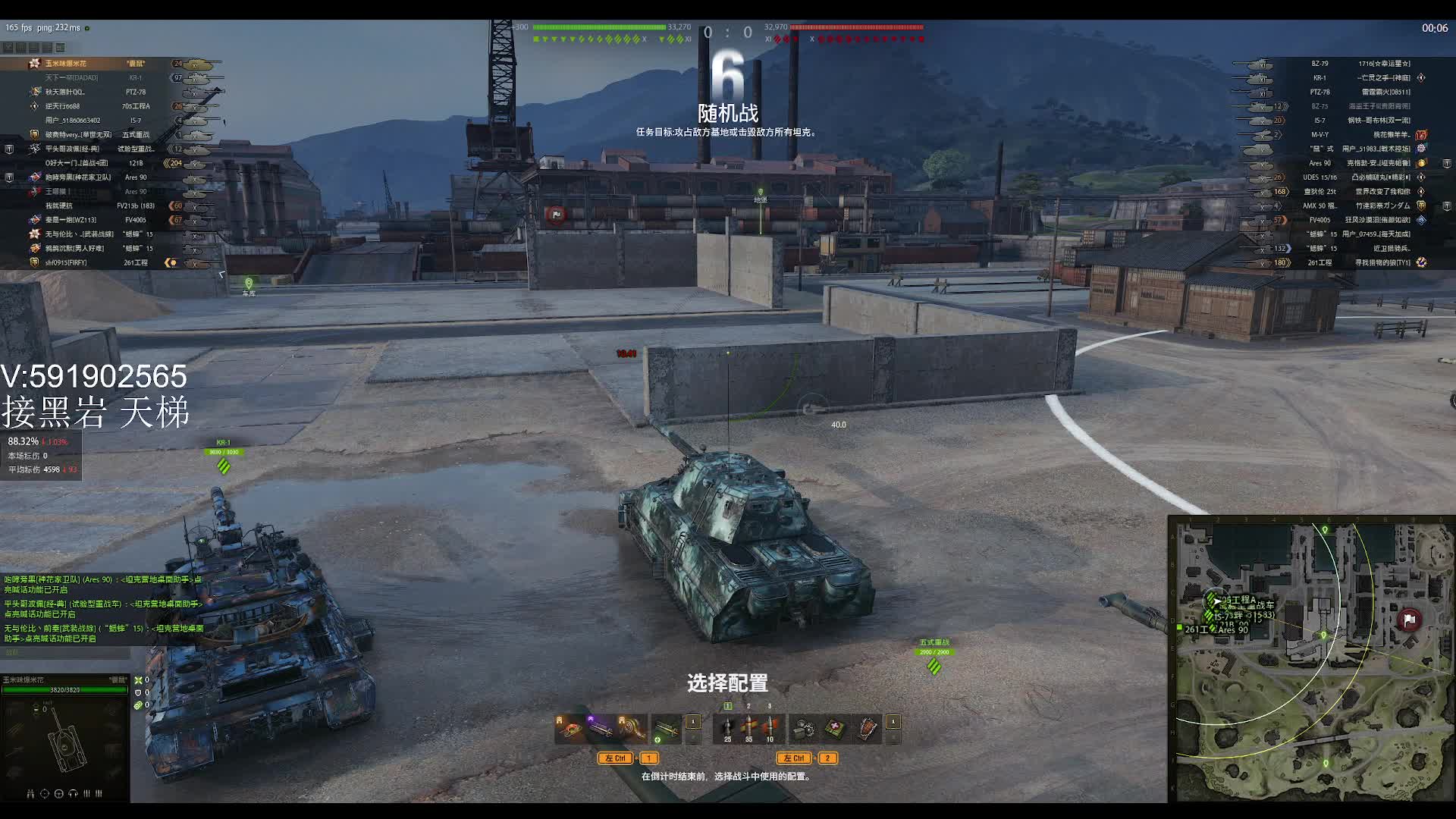Screen dimensions: 1456x819
Task: Select the chocolate bar consumable
Action: click(x=868, y=729)
